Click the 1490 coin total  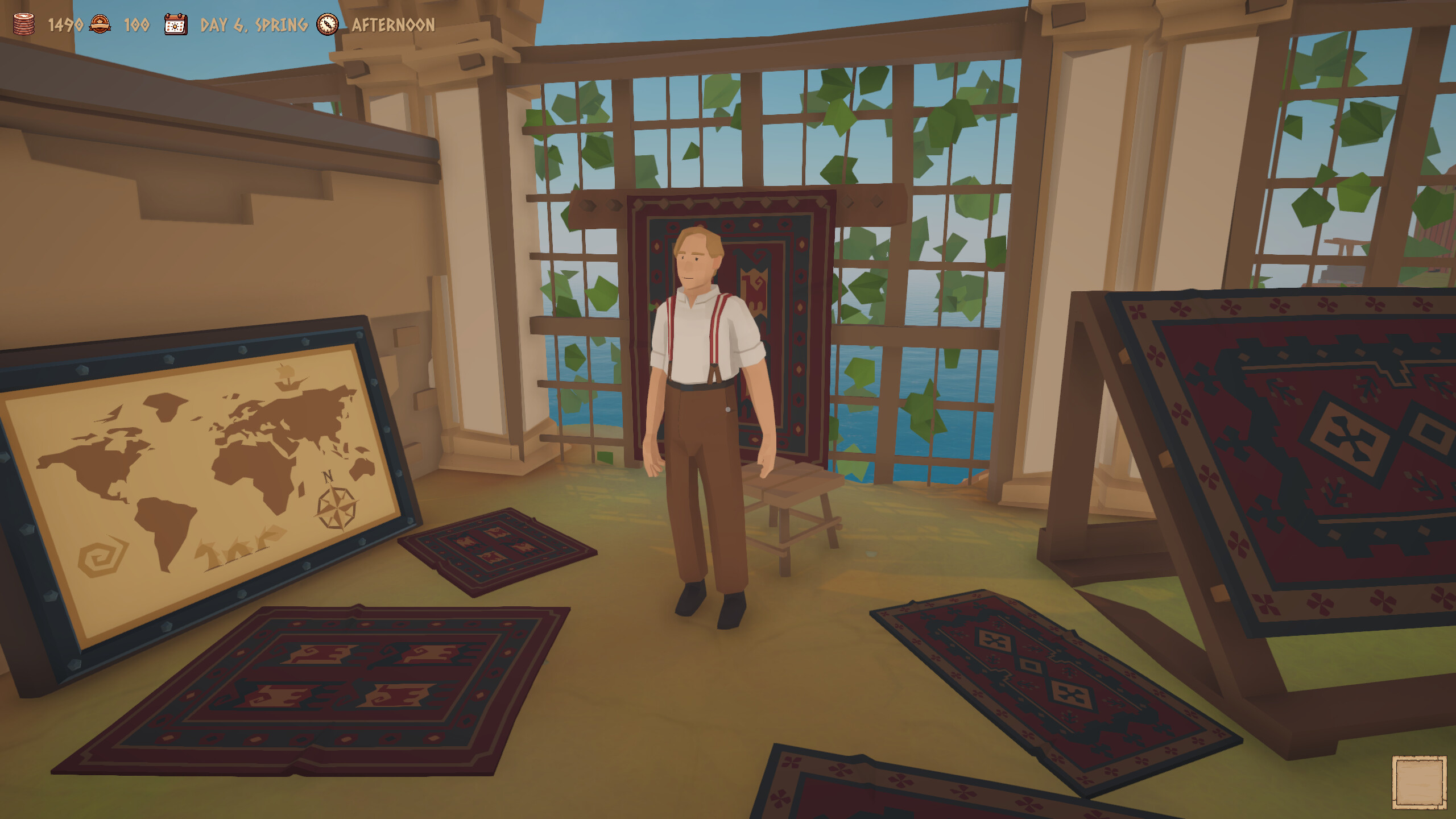[64, 24]
